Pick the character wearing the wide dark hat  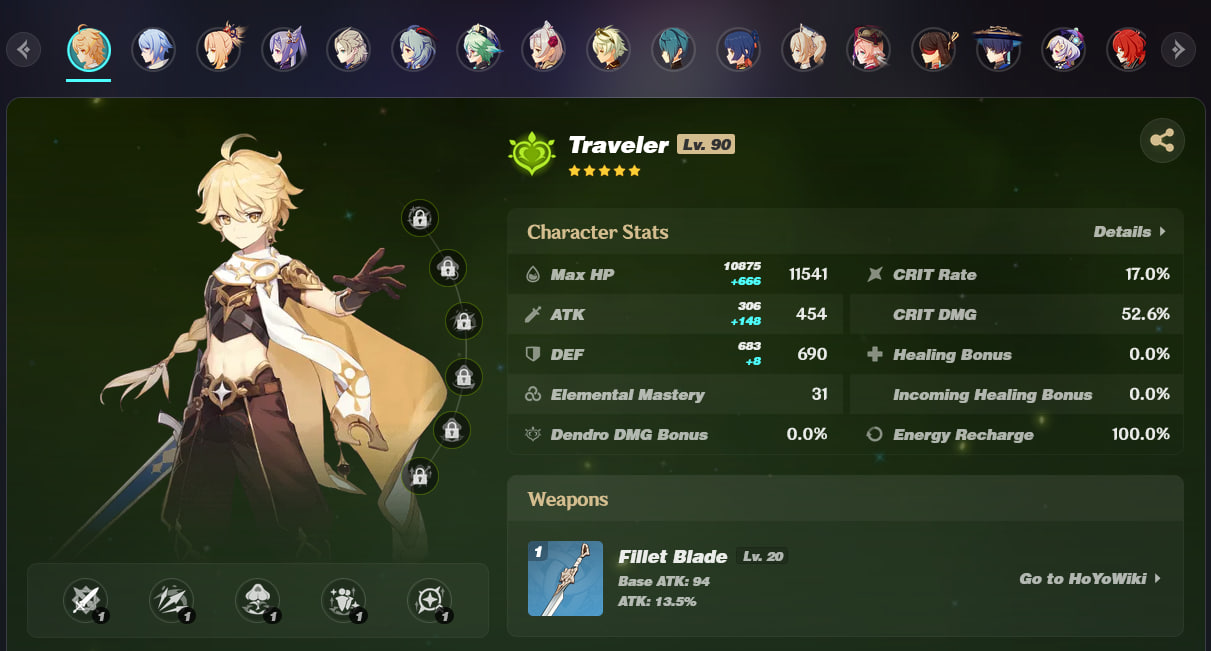pos(997,48)
